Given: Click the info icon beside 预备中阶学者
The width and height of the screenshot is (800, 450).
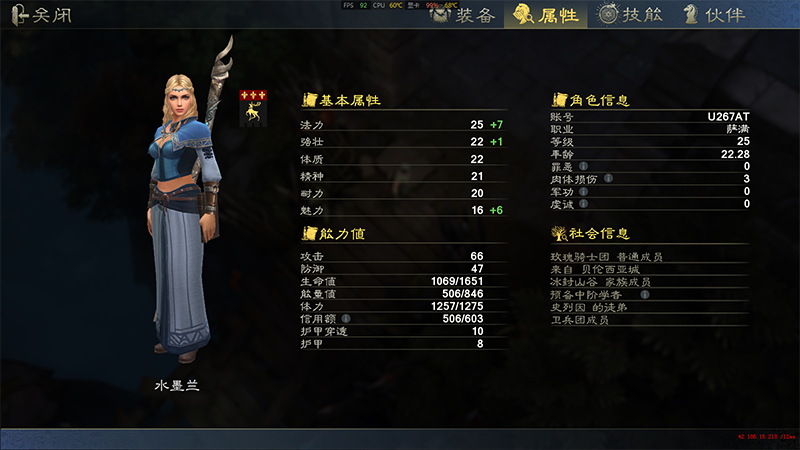Looking at the screenshot, I should pos(645,295).
